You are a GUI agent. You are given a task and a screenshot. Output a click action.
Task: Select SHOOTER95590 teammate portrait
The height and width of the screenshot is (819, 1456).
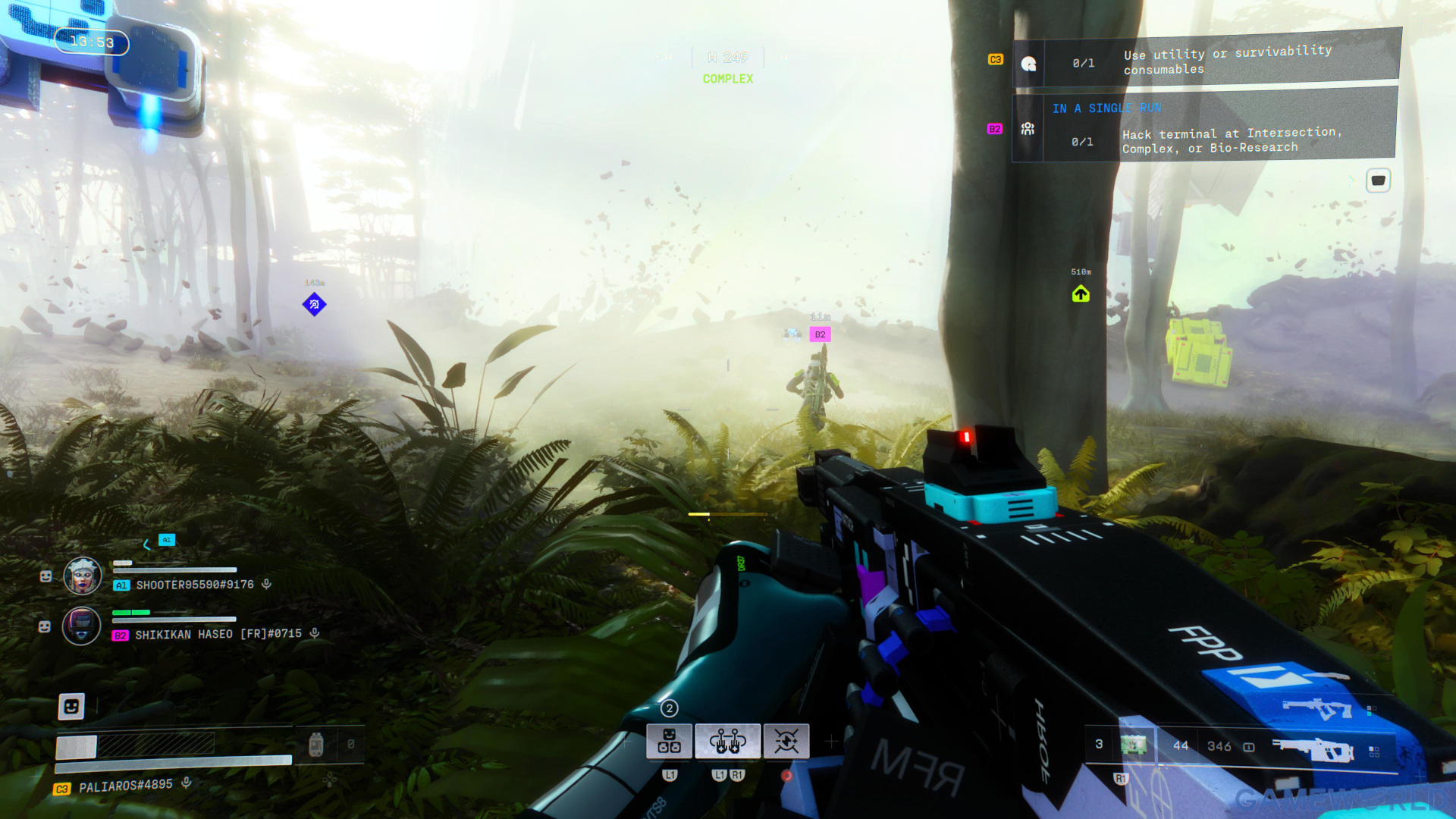82,576
